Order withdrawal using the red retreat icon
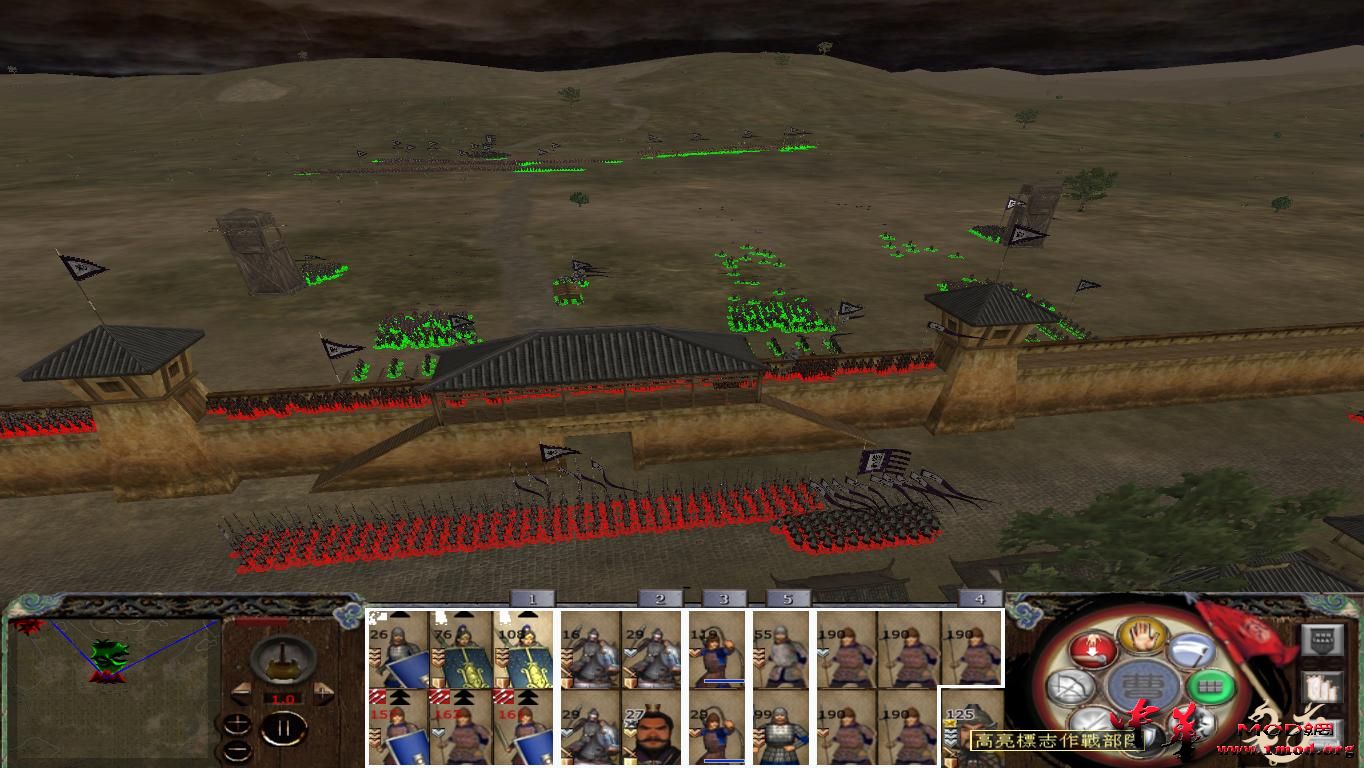Screen dimensions: 1364x768 point(1091,650)
